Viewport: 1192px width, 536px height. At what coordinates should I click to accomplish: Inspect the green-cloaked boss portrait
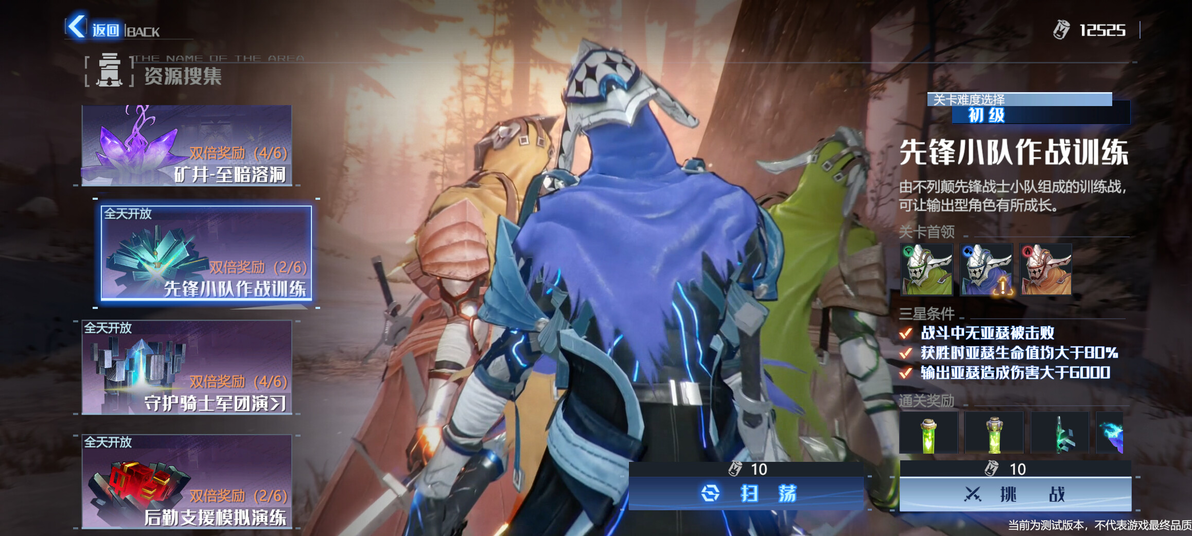(925, 270)
